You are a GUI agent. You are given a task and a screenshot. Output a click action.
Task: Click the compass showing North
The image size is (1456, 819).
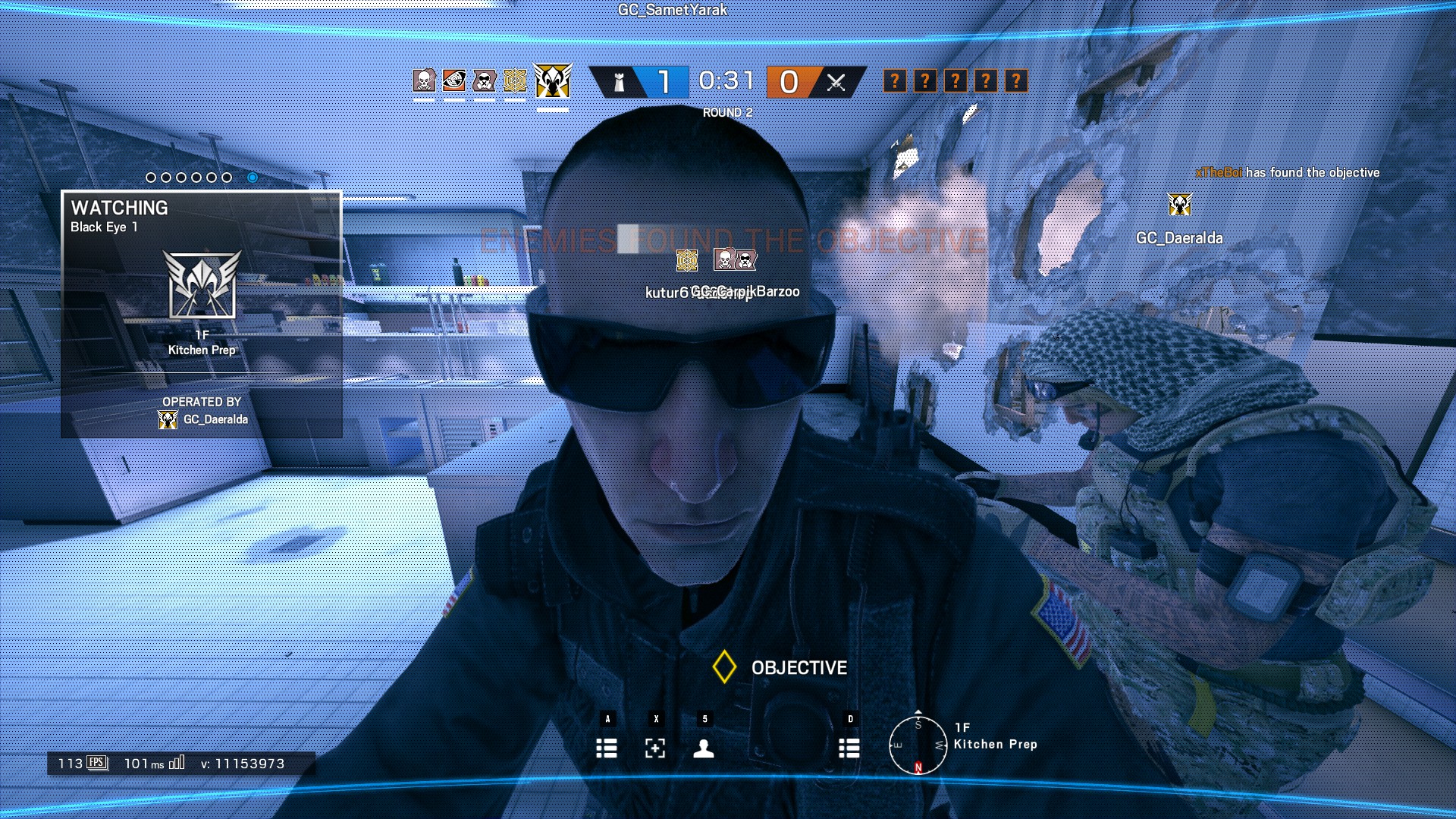pos(919,747)
